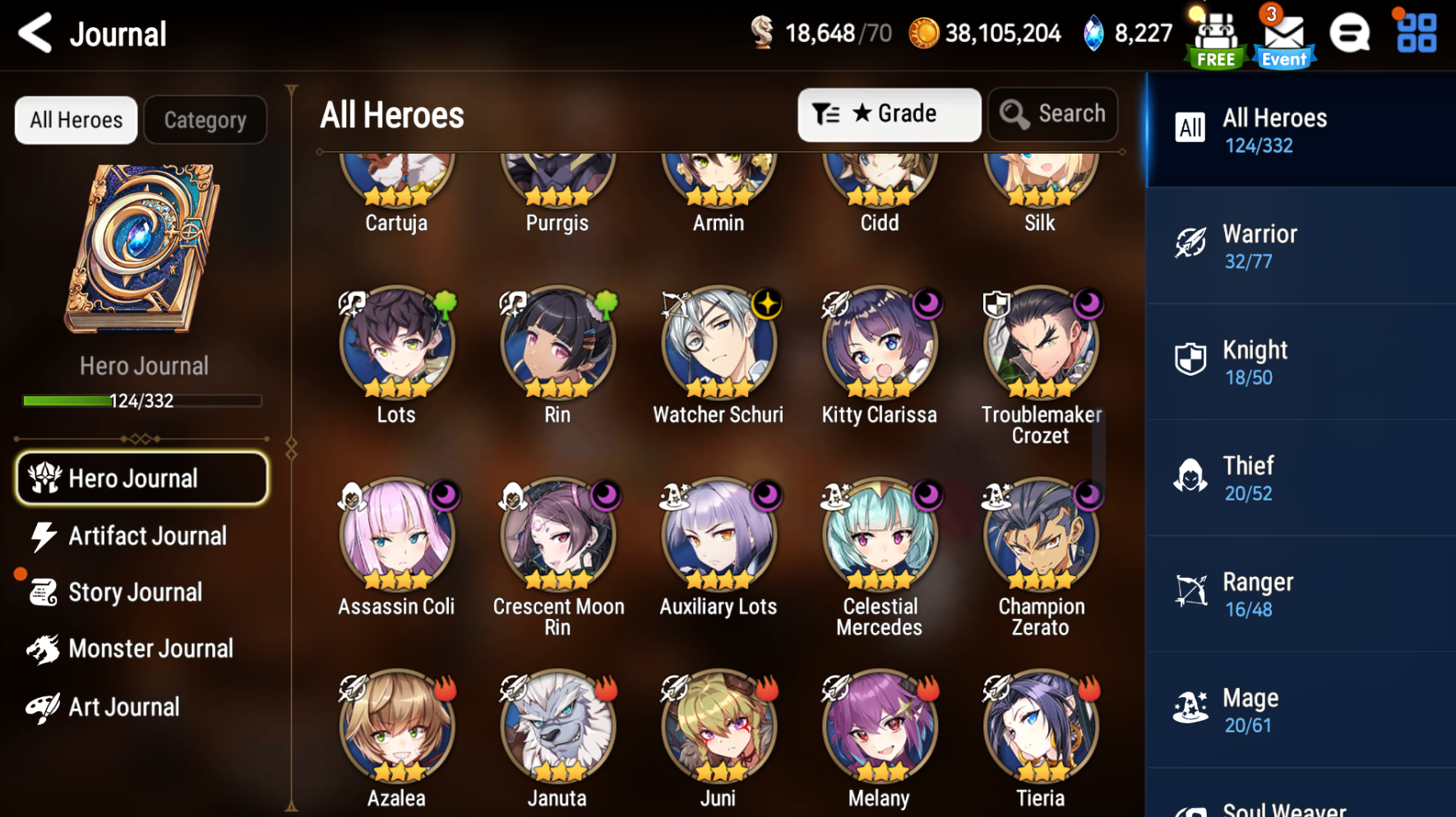Image resolution: width=1456 pixels, height=817 pixels.
Task: Select the Ranger class toggle
Action: (x=1299, y=593)
